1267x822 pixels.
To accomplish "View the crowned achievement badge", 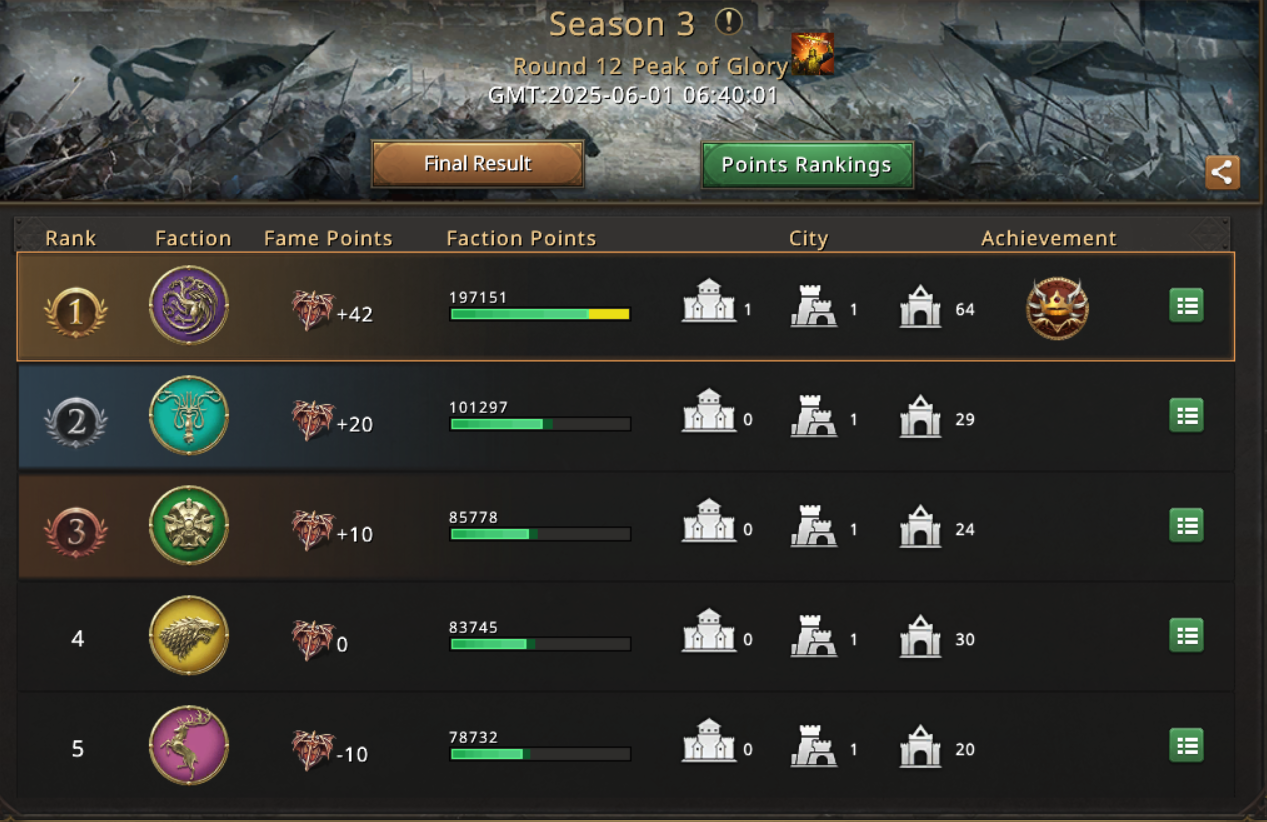I will point(1057,308).
